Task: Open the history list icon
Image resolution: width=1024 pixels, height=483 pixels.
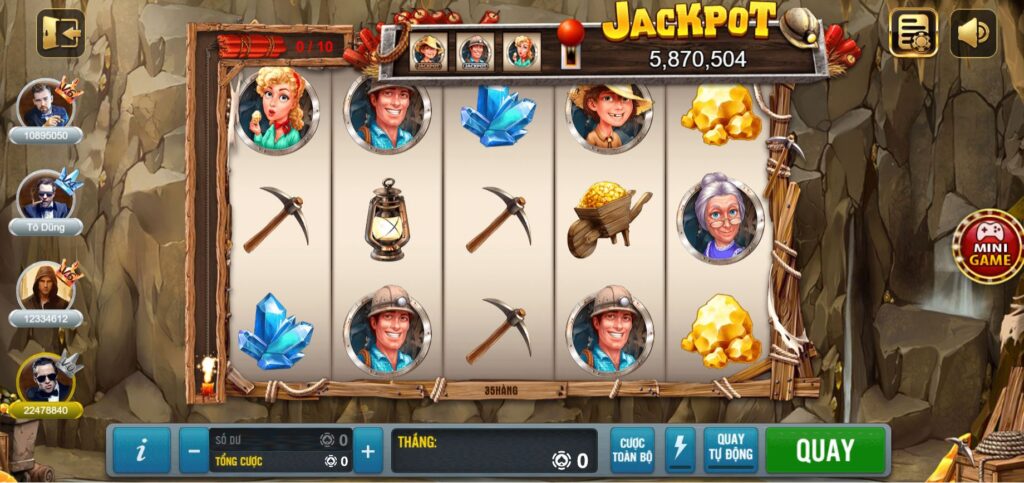Action: click(x=913, y=33)
